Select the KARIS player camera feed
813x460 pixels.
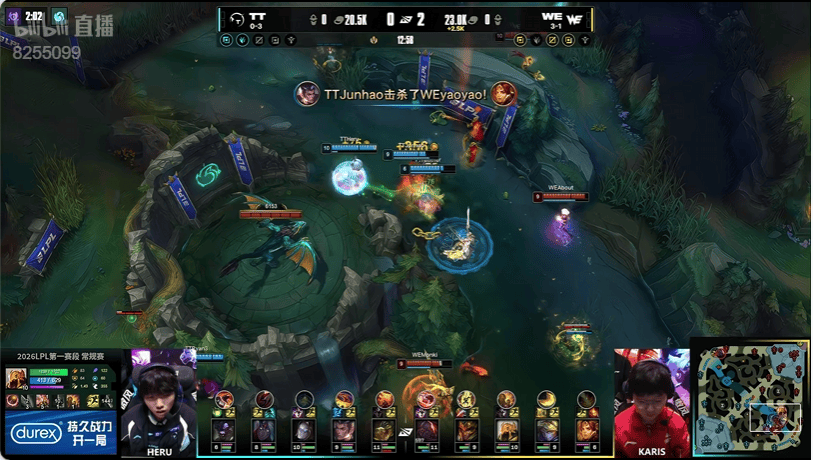(651, 402)
